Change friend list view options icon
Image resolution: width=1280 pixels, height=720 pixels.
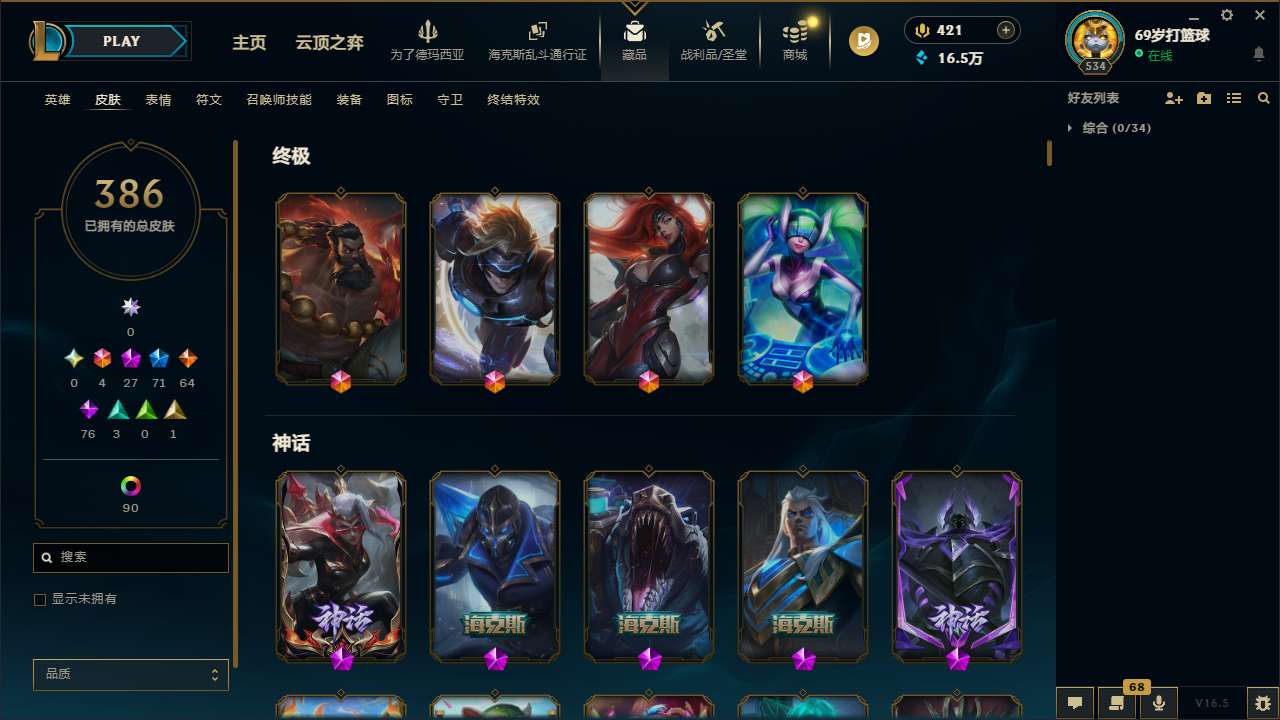coord(1234,98)
